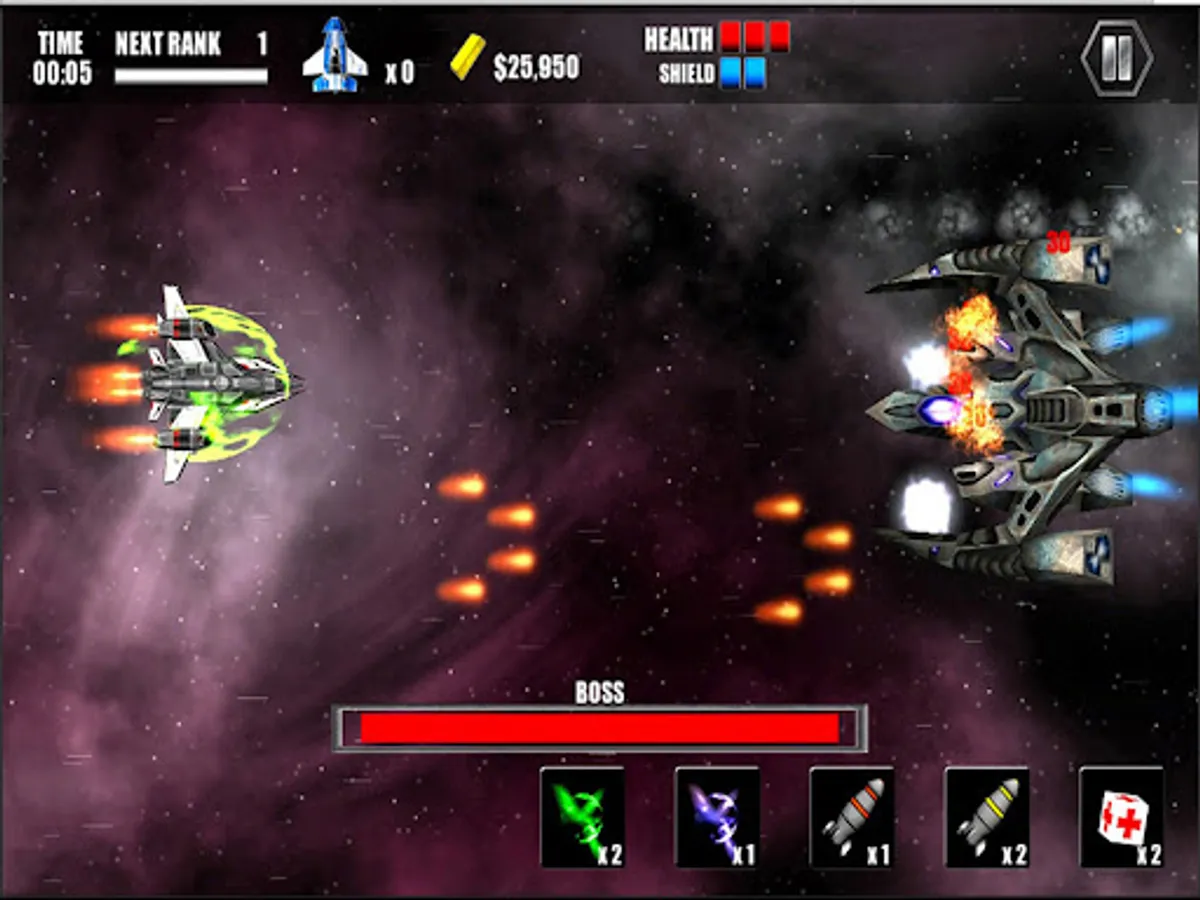The height and width of the screenshot is (900, 1200).
Task: Use the red cross medkit item
Action: pyautogui.click(x=1122, y=817)
